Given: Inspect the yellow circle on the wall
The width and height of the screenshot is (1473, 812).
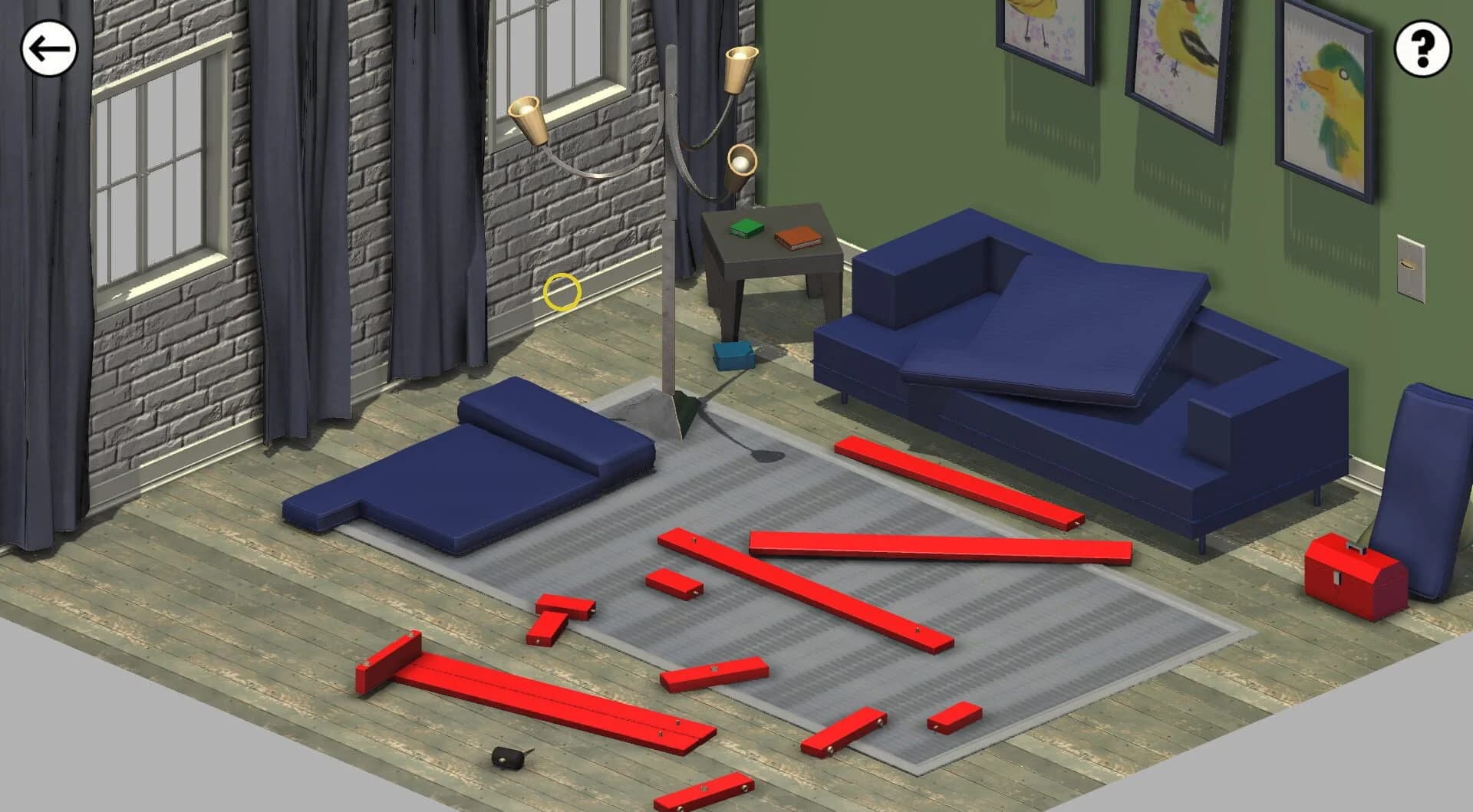Looking at the screenshot, I should [x=562, y=290].
